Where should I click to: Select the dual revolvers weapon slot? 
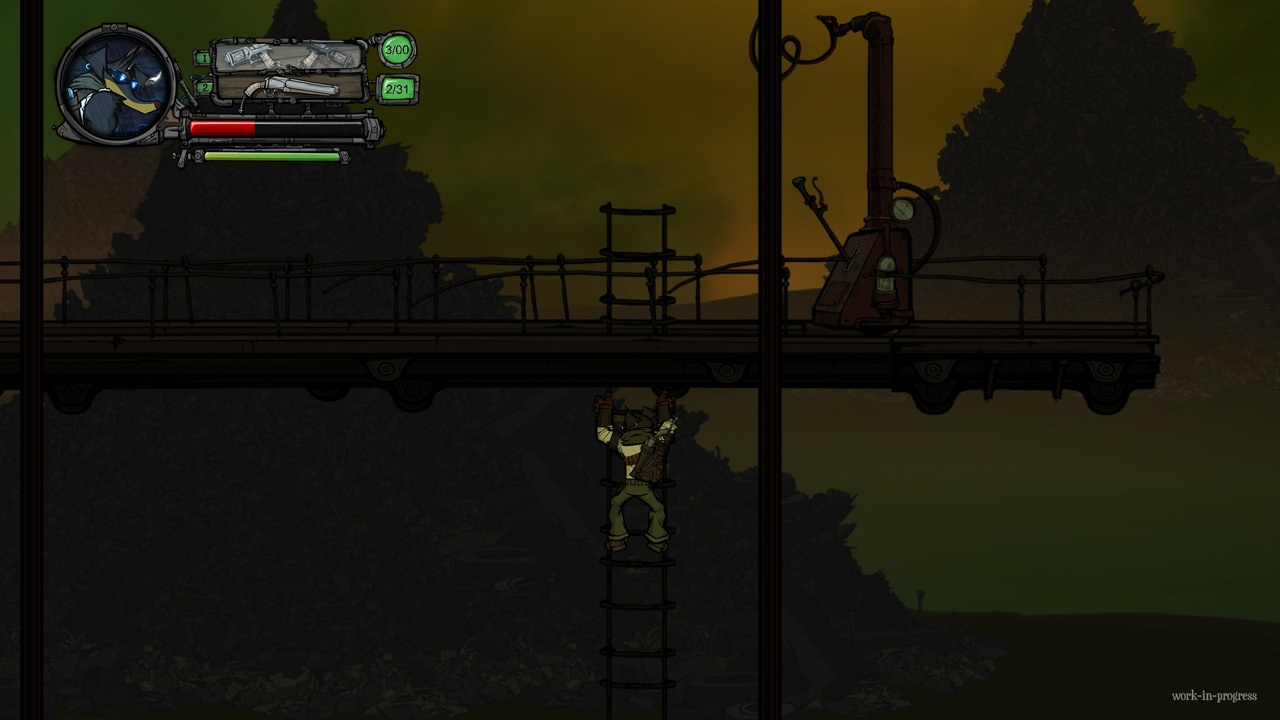(x=288, y=56)
